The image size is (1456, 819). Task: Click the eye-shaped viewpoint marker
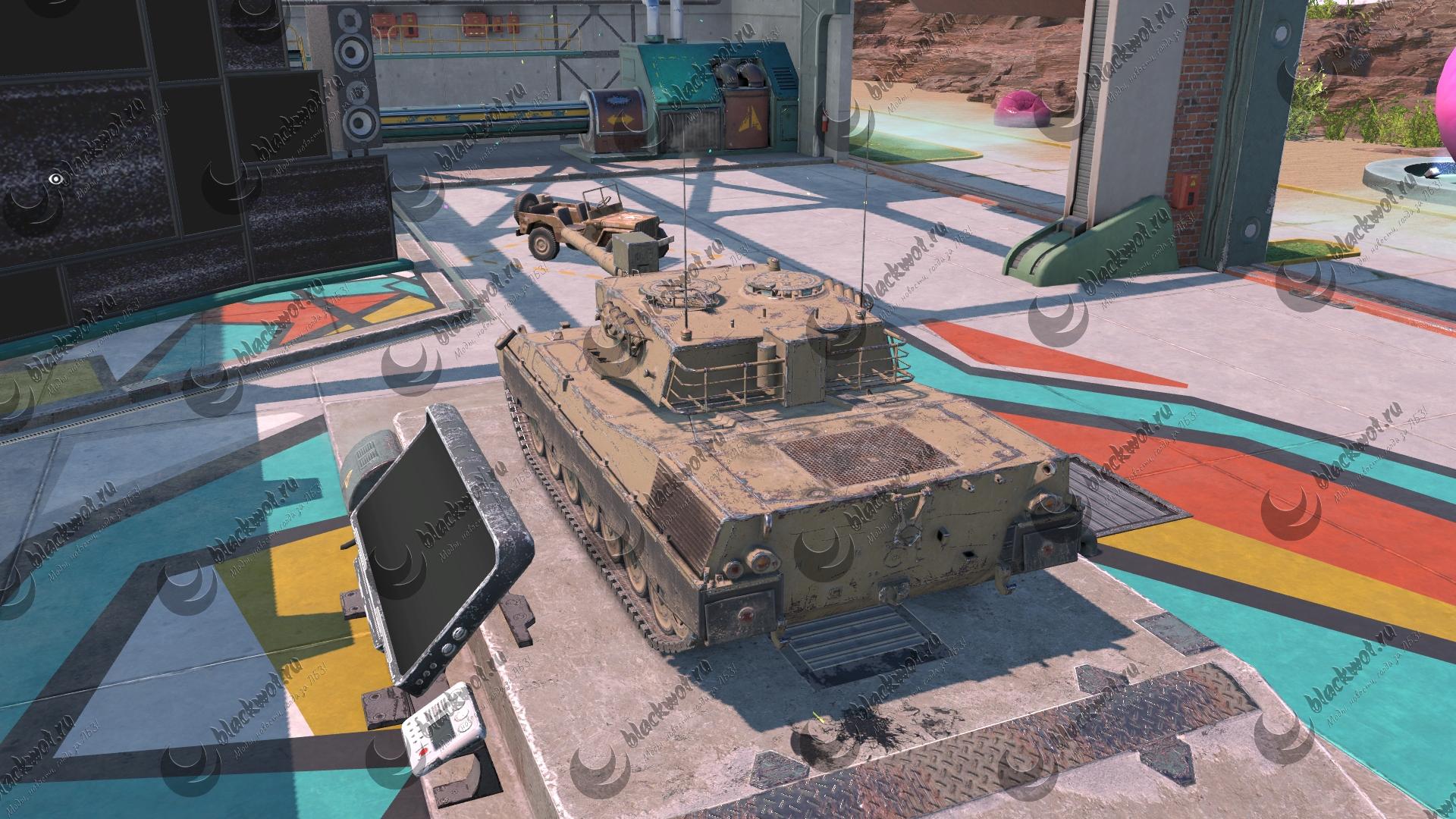click(x=55, y=179)
